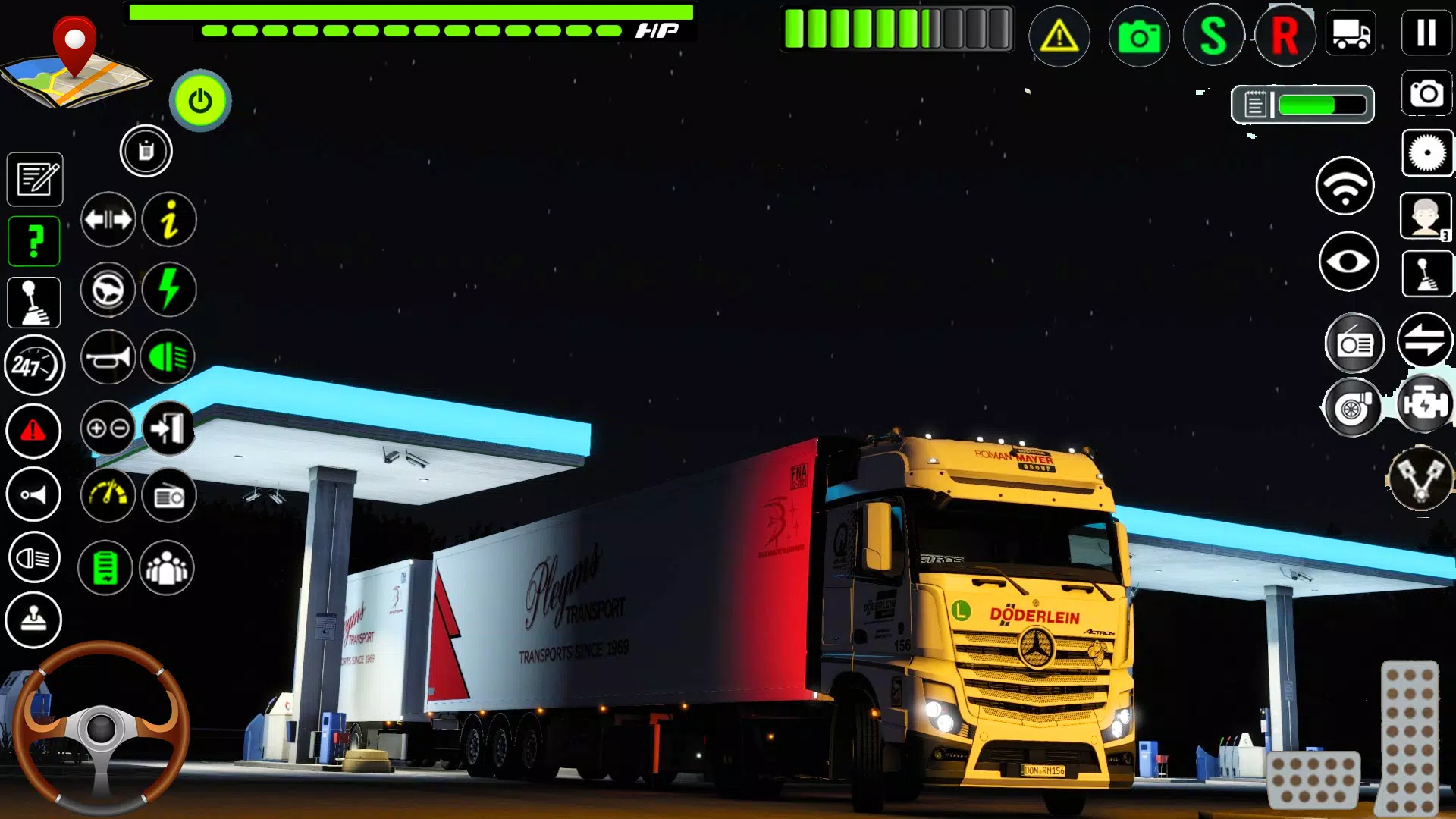
Task: Check the engine repair icon
Action: [x=1424, y=404]
